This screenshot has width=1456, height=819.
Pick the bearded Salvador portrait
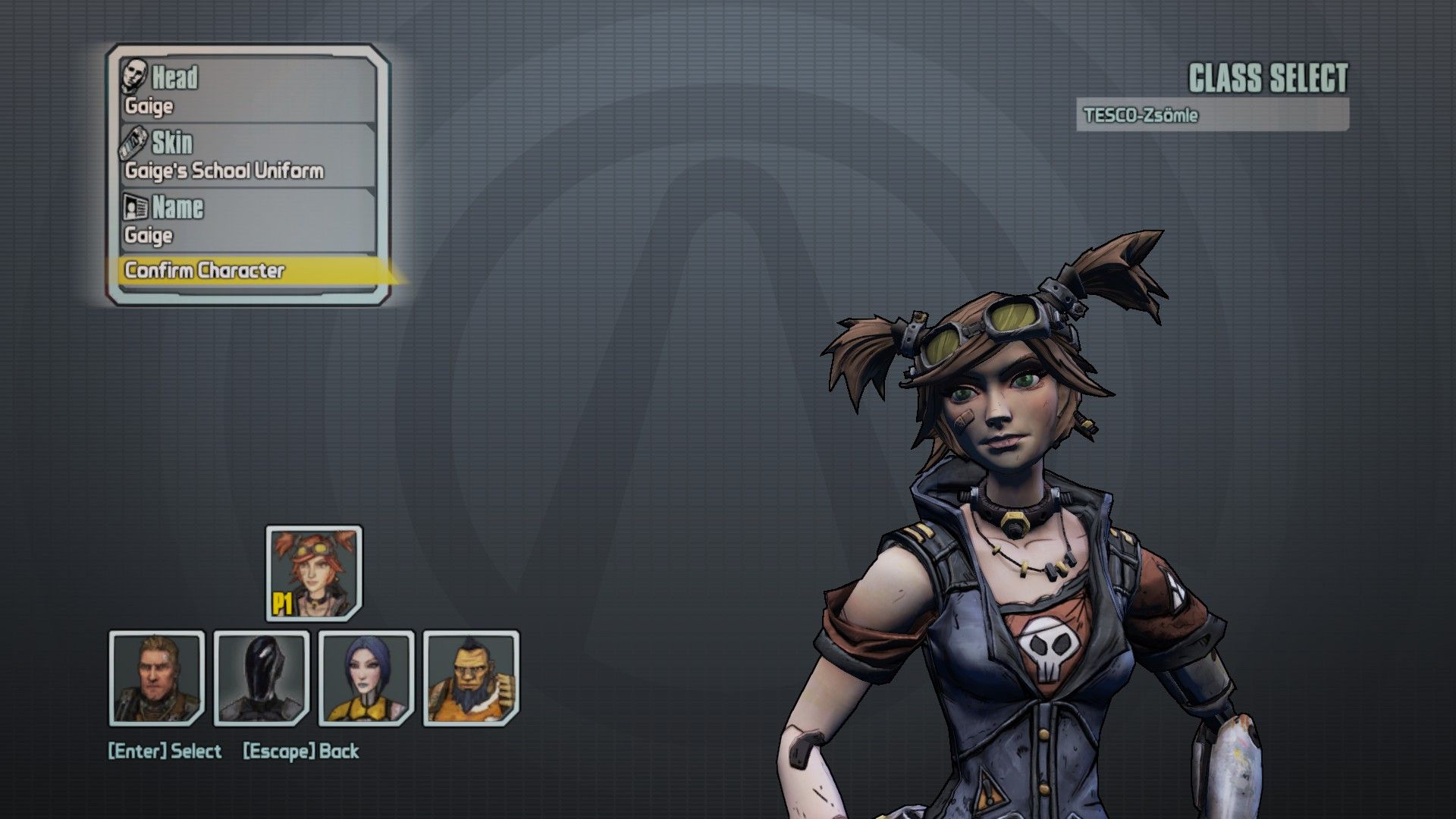[x=471, y=678]
